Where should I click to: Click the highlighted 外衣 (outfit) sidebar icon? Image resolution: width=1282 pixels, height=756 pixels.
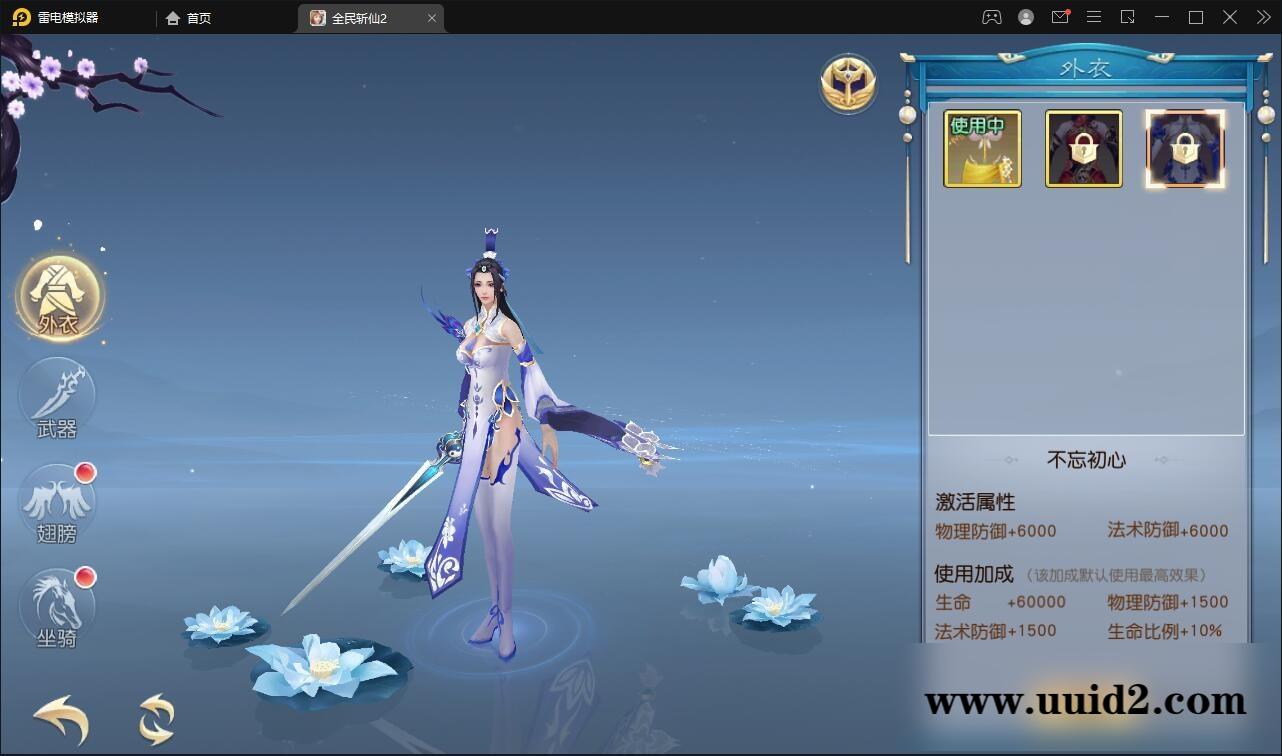pos(60,296)
